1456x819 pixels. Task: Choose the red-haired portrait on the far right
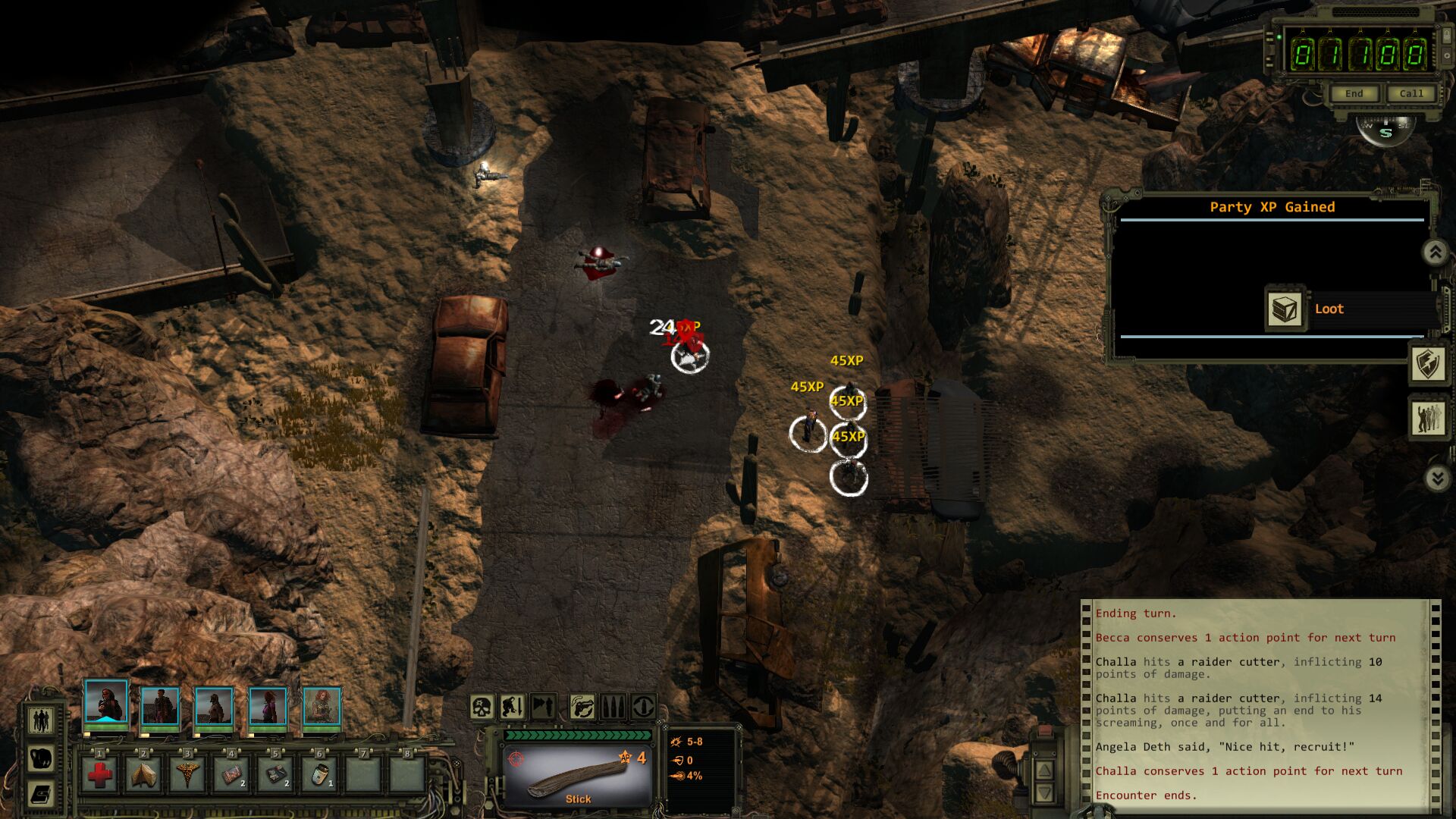(x=322, y=707)
